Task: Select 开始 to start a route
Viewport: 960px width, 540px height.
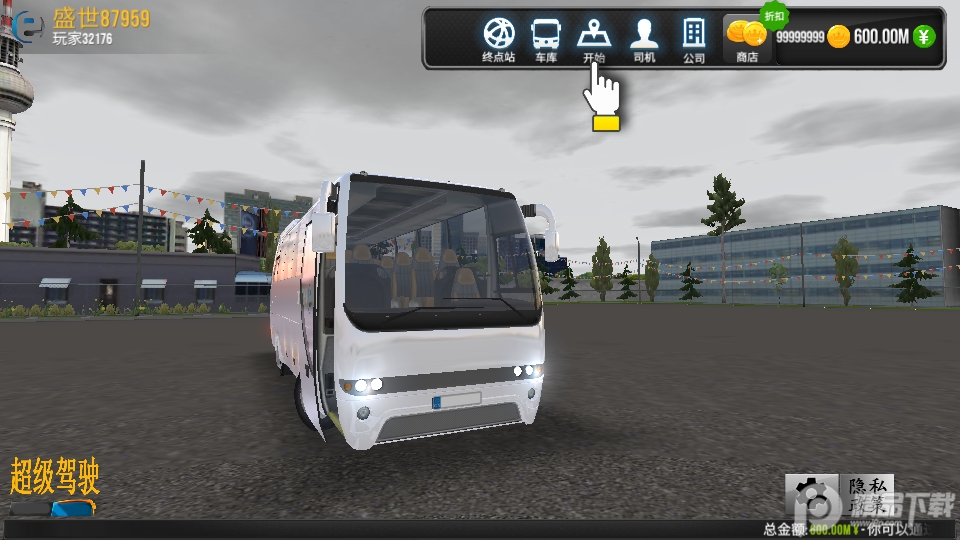Action: click(594, 38)
